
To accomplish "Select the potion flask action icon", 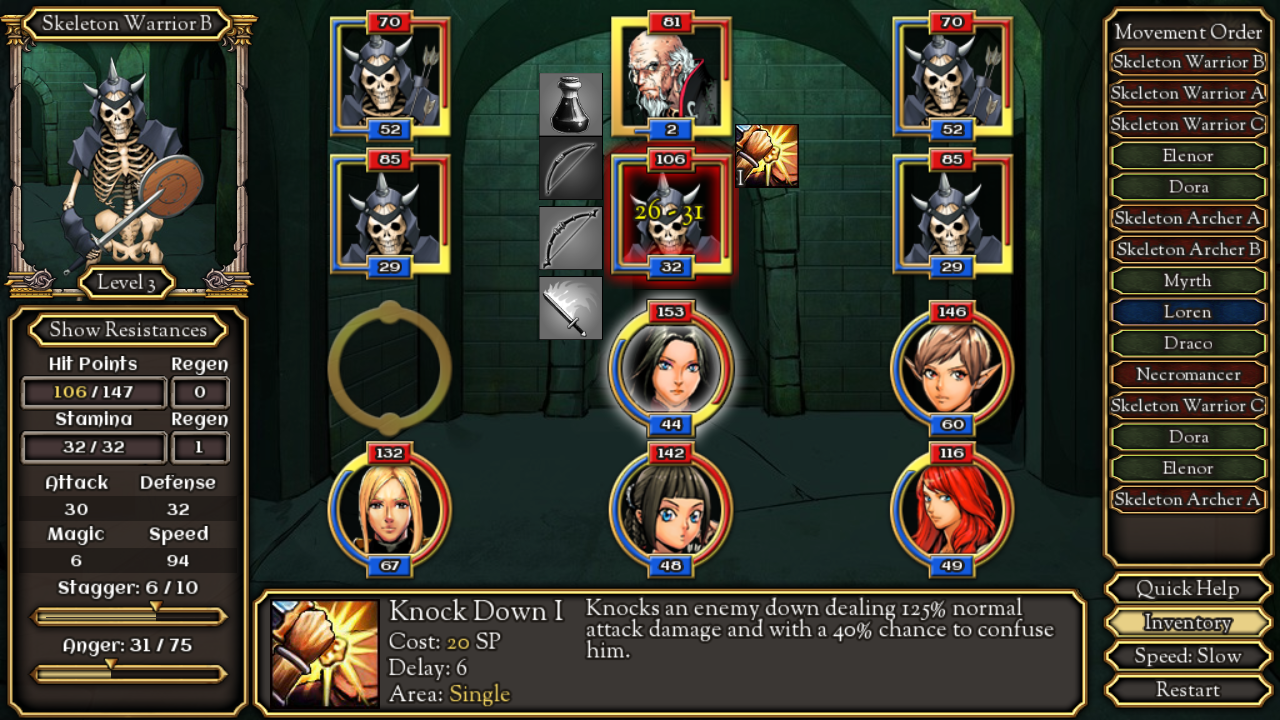I will click(x=571, y=104).
